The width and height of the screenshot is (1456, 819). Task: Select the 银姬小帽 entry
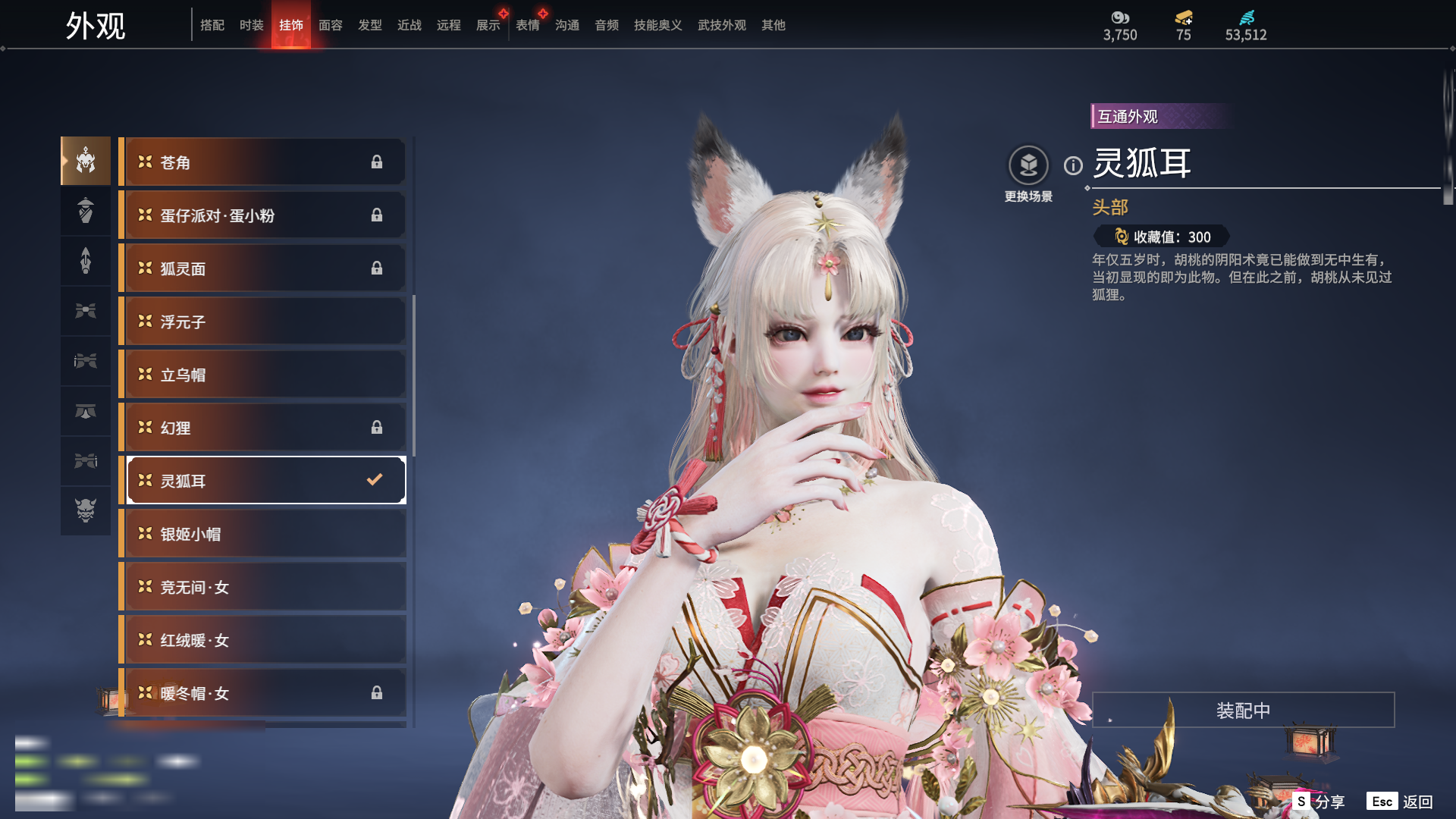[x=262, y=534]
